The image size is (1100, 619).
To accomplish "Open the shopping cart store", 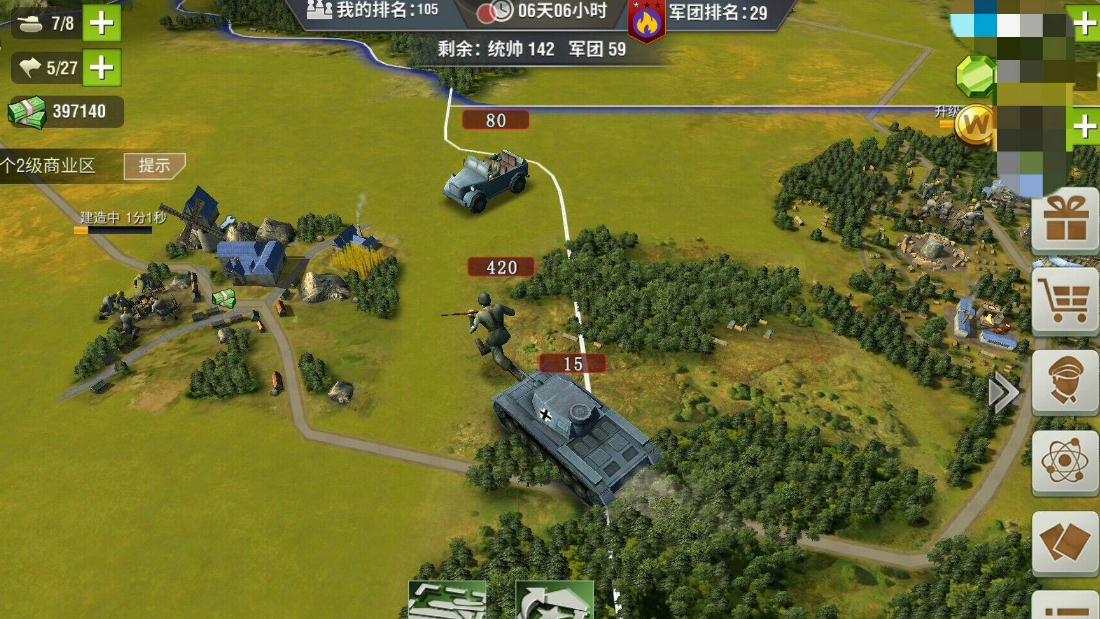I will 1065,300.
